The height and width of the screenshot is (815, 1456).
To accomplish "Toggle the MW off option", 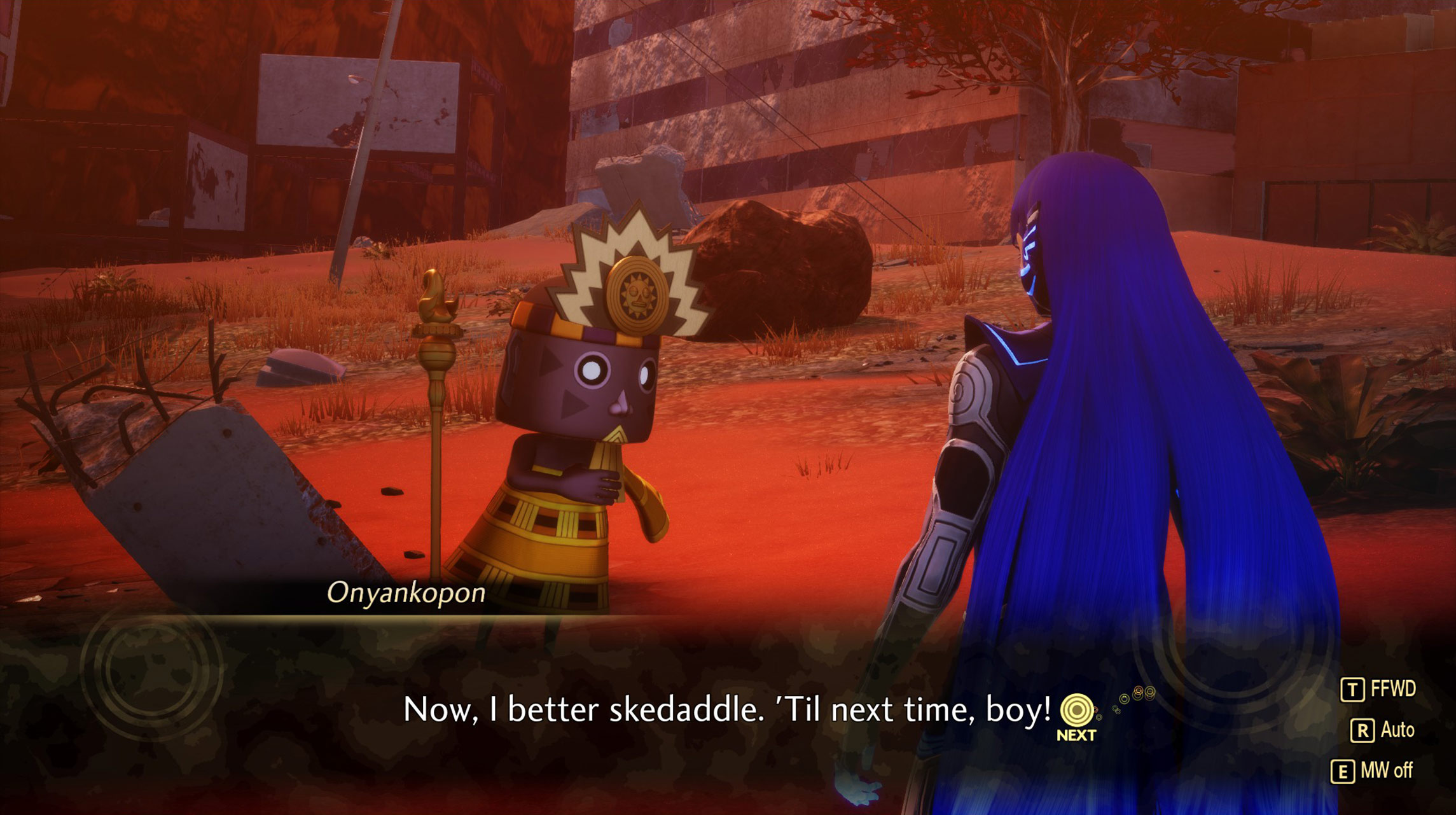I will [x=1372, y=771].
